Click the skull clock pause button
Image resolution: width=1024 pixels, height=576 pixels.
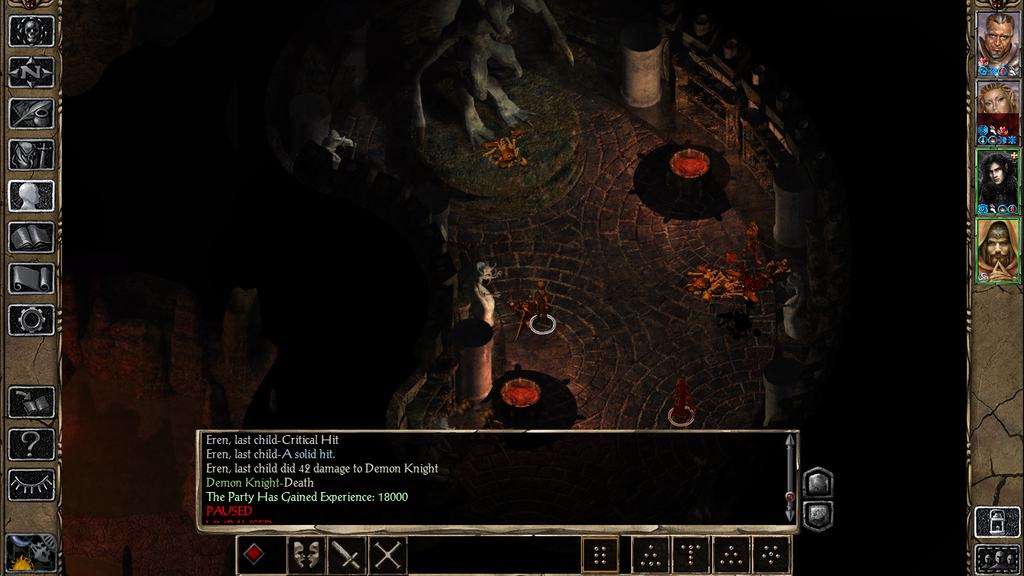point(31,551)
